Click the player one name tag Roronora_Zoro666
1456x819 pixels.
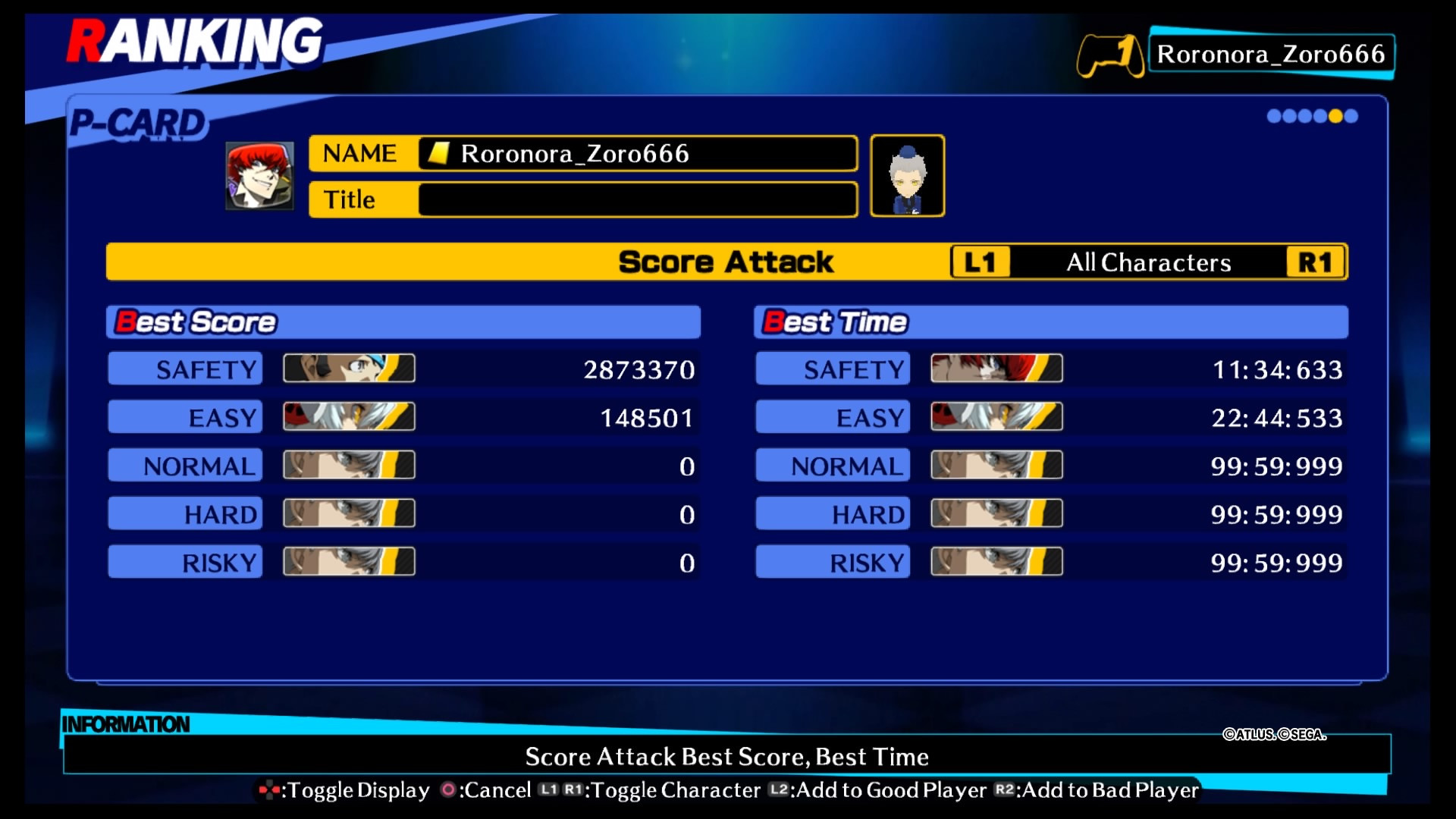(x=1271, y=54)
